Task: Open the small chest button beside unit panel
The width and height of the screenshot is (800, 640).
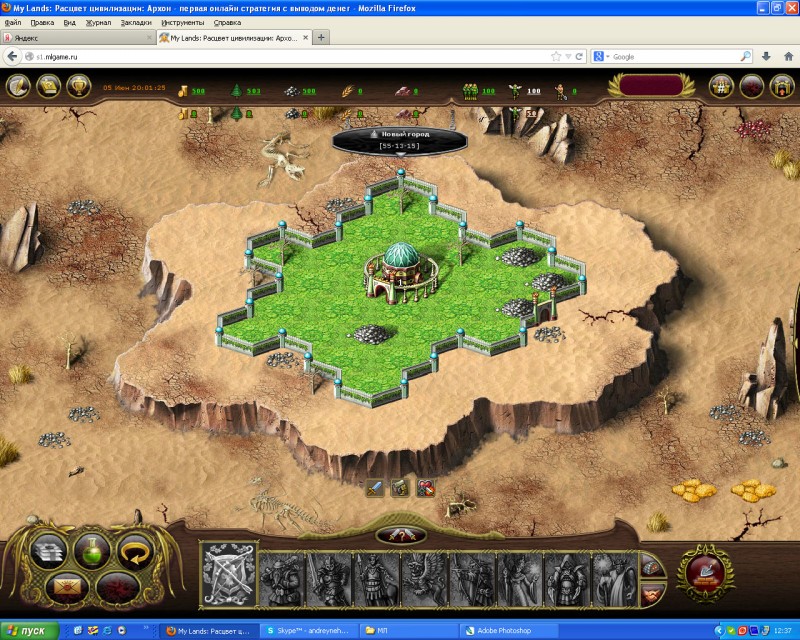Action: [651, 564]
